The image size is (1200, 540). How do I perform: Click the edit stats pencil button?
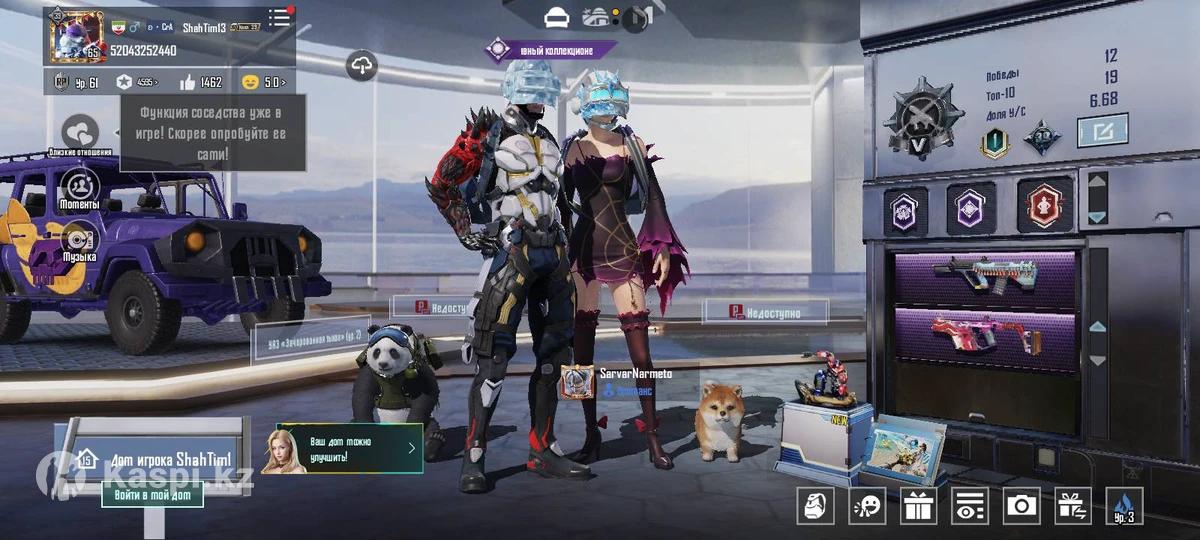pyautogui.click(x=1102, y=130)
